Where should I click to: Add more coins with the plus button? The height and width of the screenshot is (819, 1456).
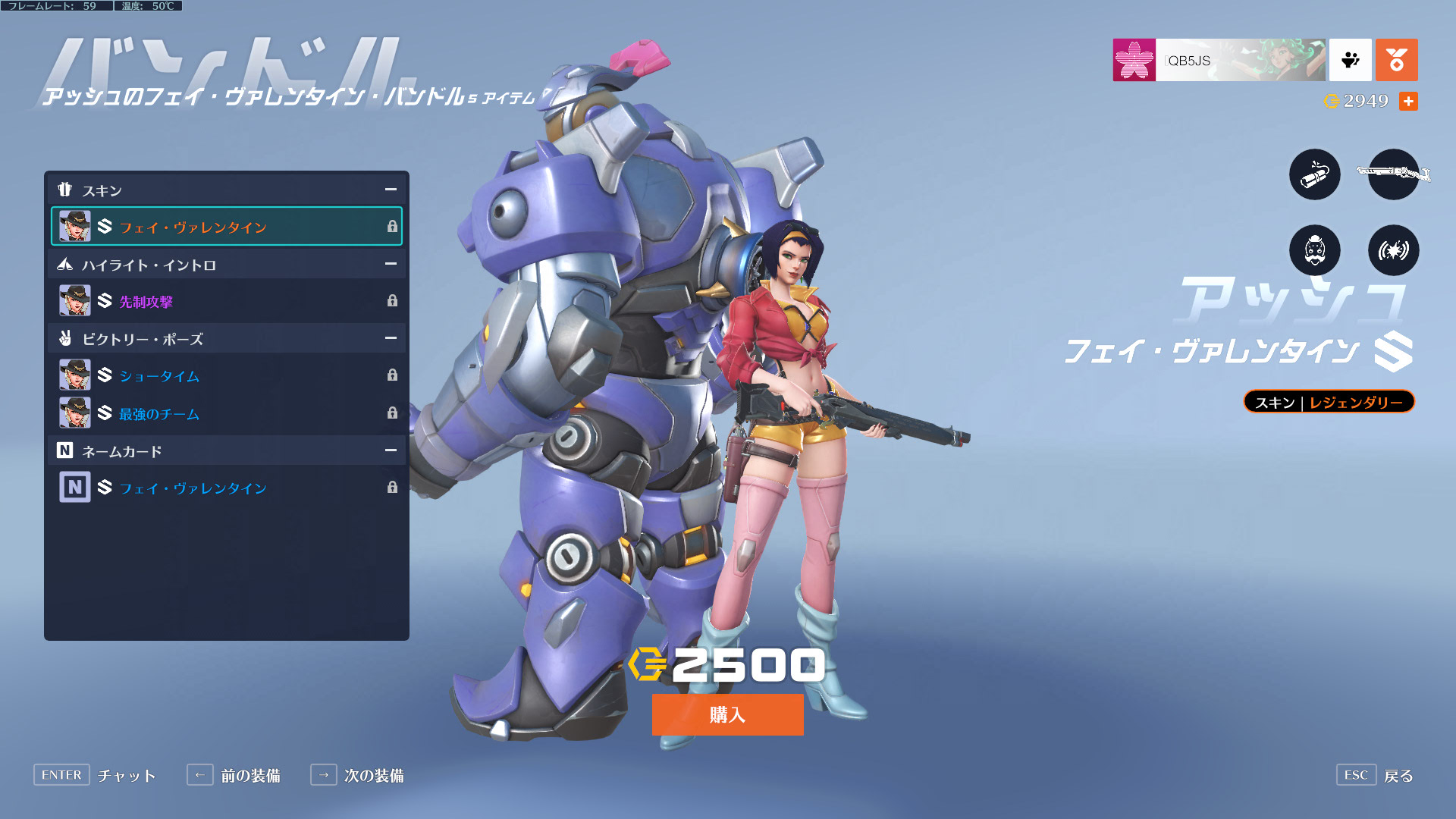point(1408,101)
